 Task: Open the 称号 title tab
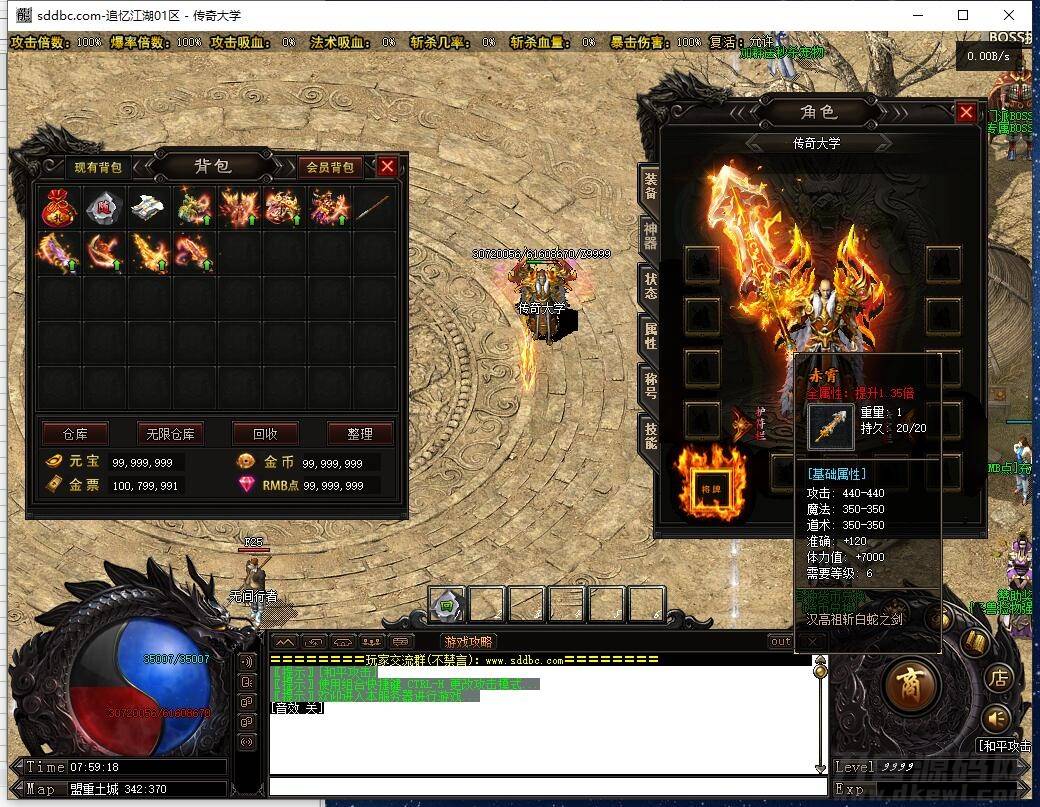(x=650, y=387)
